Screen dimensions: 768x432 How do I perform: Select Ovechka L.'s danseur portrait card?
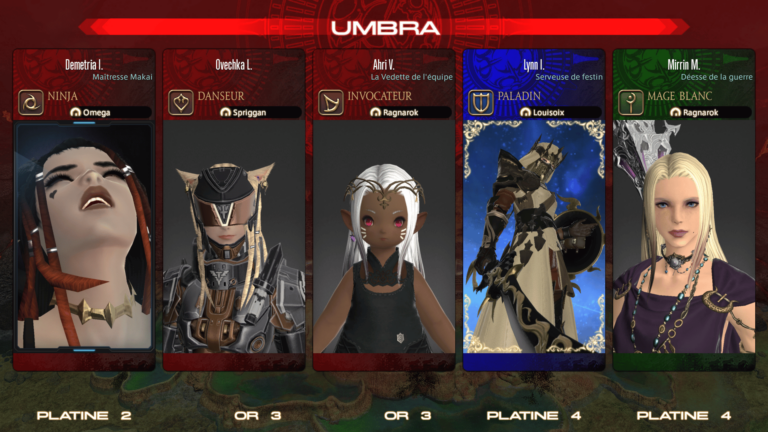[x=234, y=237]
